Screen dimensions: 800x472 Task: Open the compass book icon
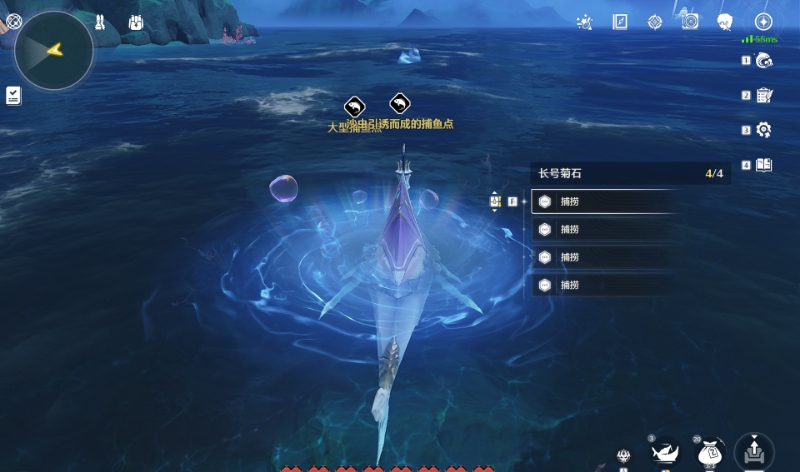(x=620, y=22)
